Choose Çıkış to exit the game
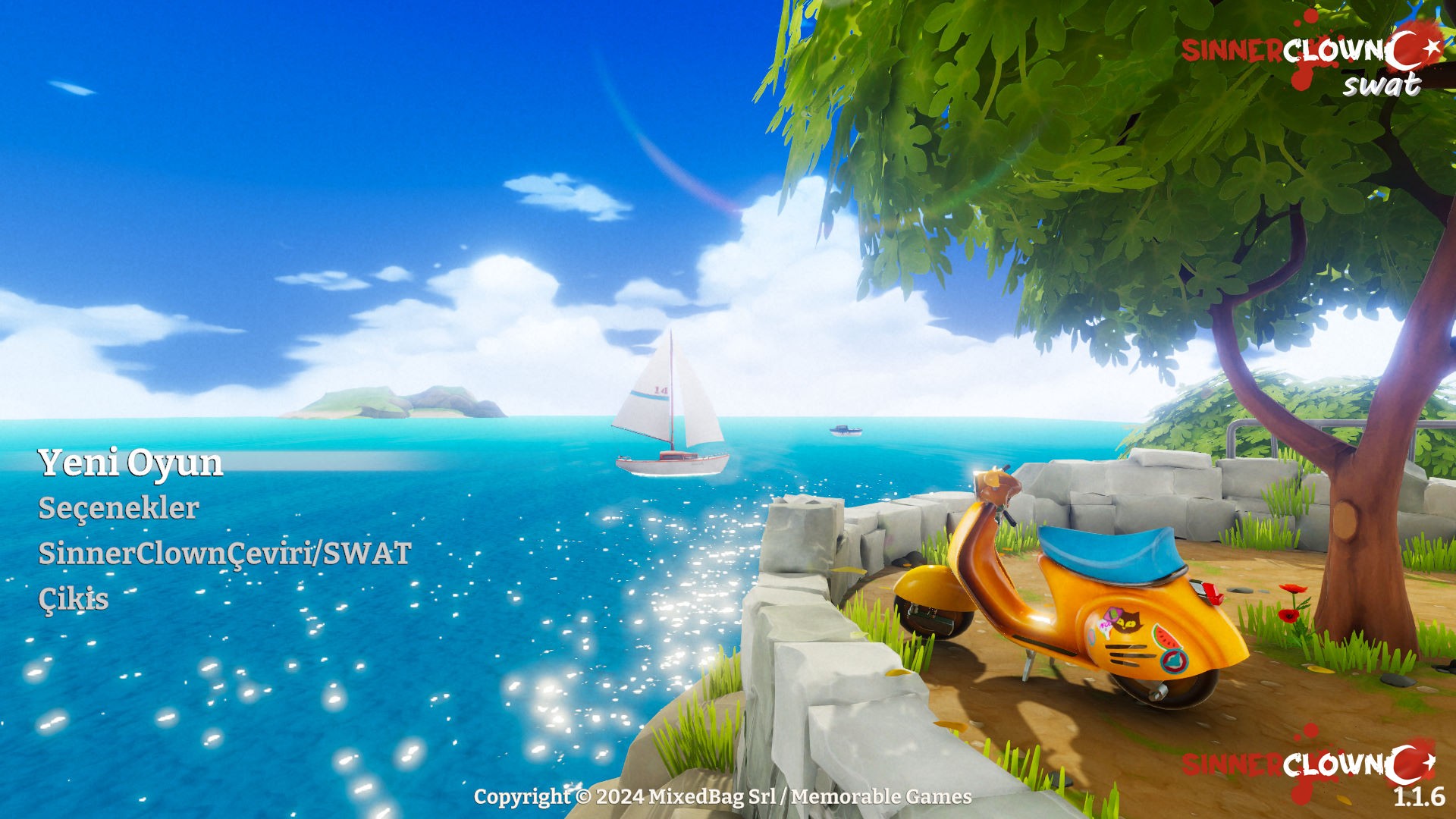 [x=74, y=599]
